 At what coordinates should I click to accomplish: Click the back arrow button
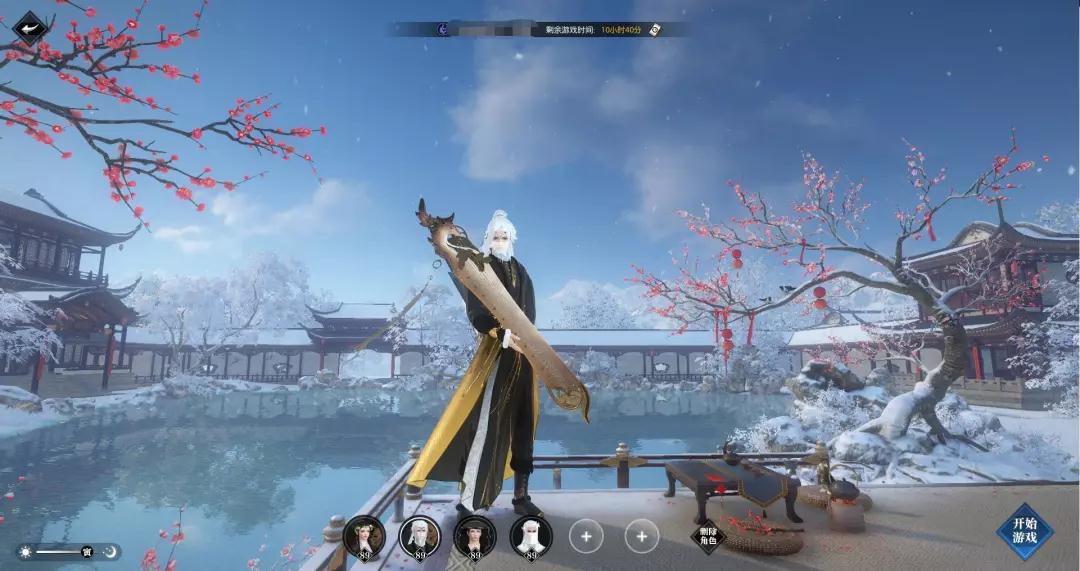point(30,27)
